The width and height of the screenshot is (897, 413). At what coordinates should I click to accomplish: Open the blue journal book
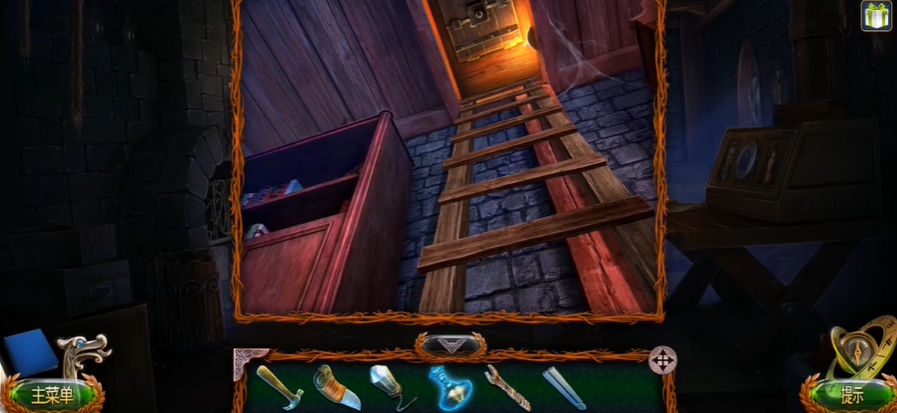(29, 354)
